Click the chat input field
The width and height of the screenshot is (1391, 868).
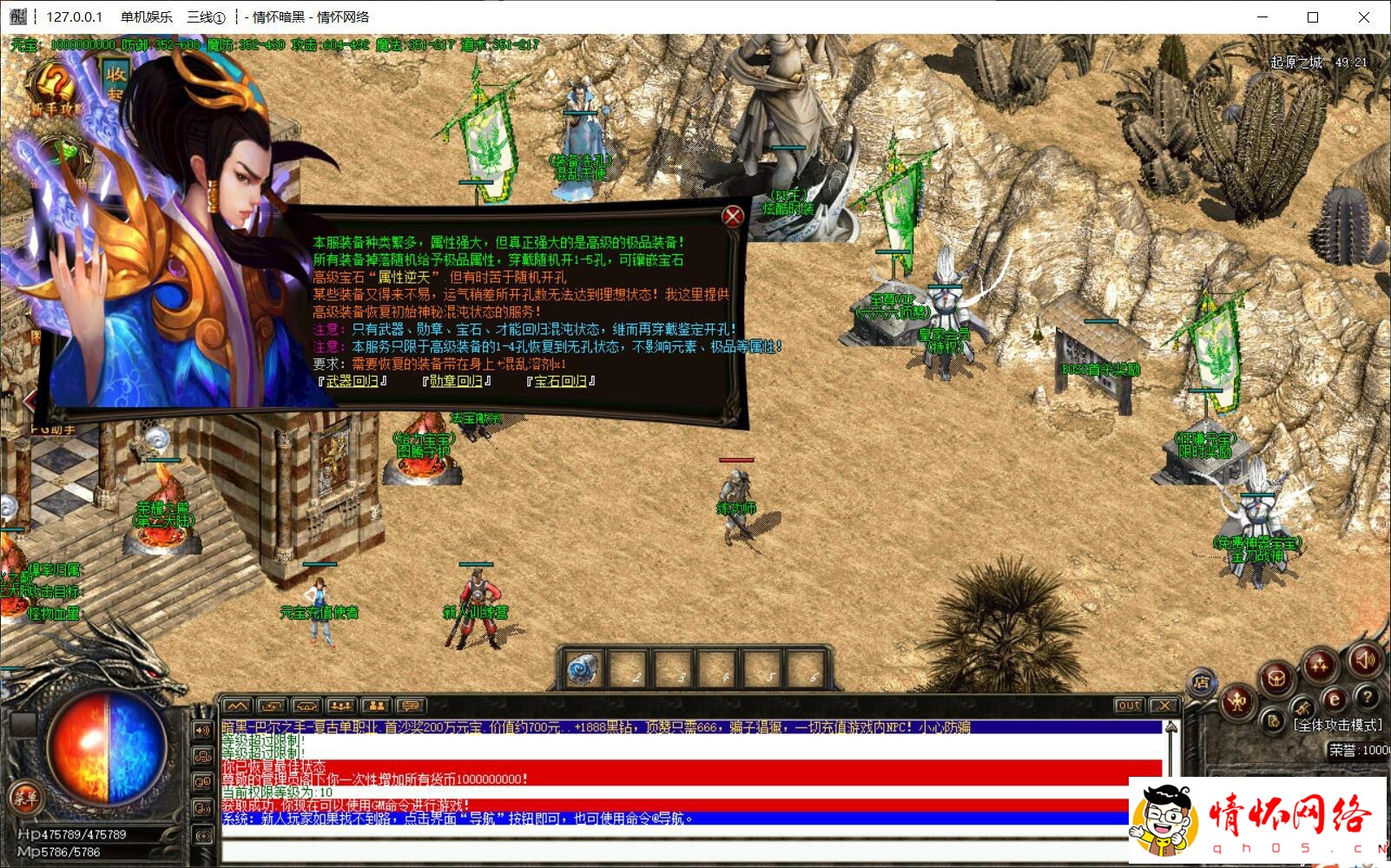point(677,851)
